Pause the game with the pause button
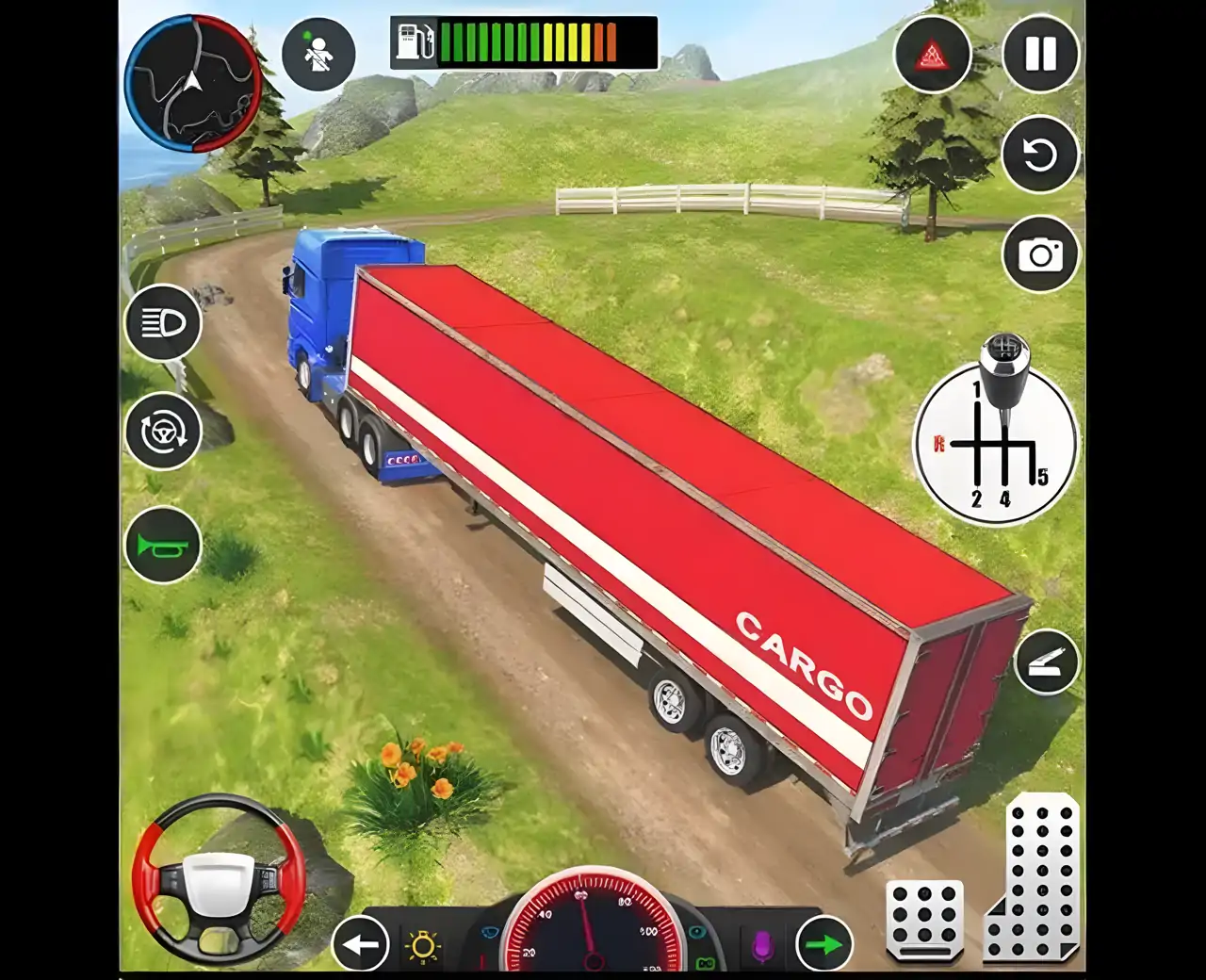 (x=1040, y=54)
